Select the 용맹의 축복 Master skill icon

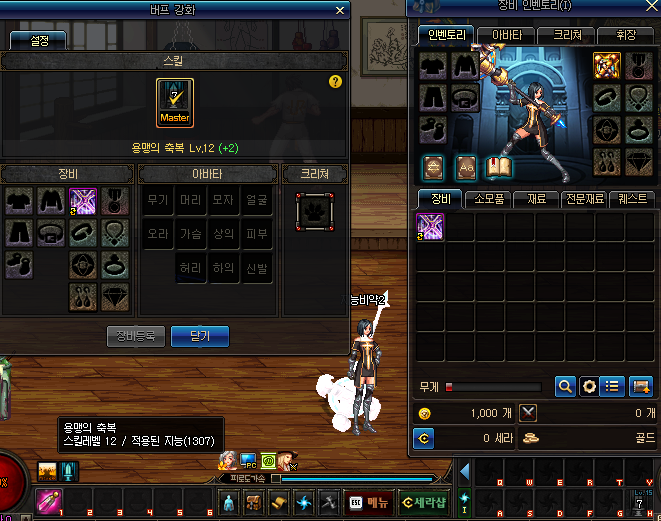point(175,102)
